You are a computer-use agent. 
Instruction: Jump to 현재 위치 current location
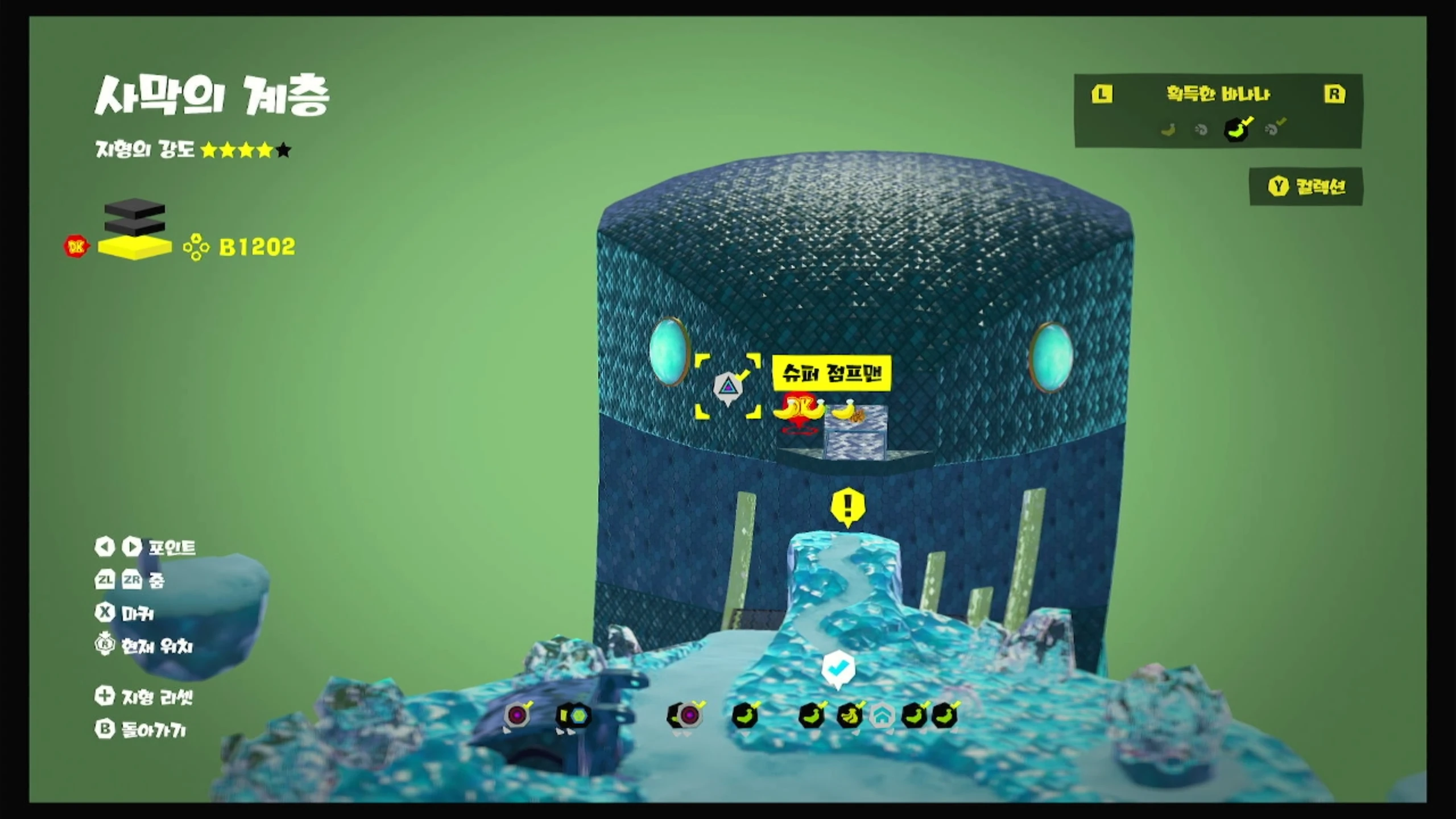(x=144, y=646)
